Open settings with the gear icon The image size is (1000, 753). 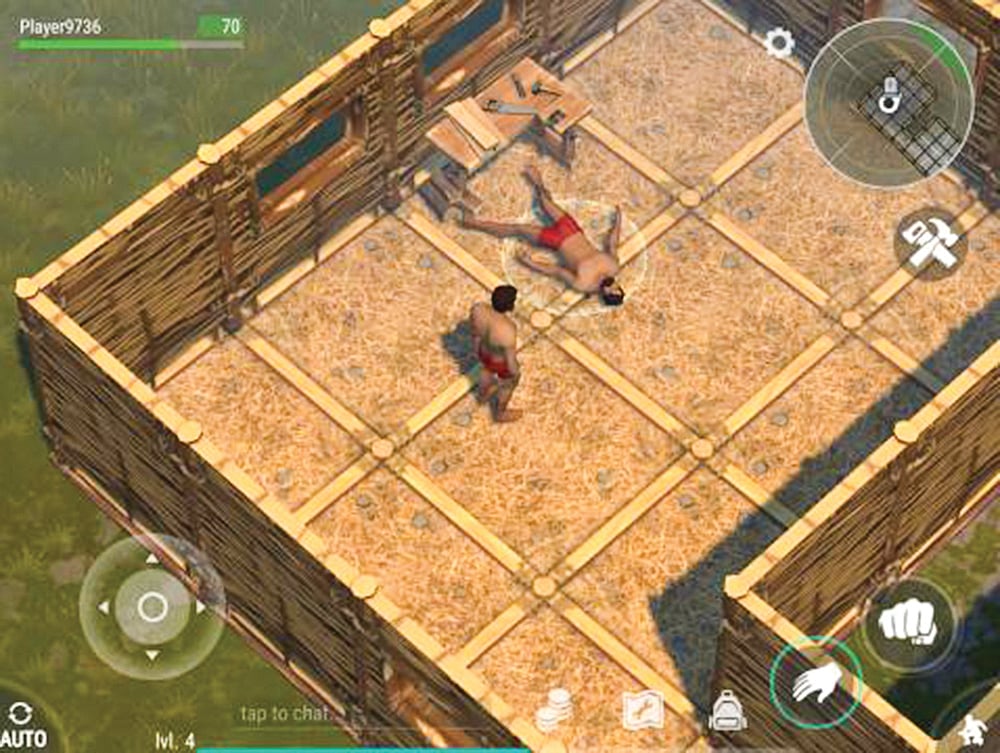point(779,42)
